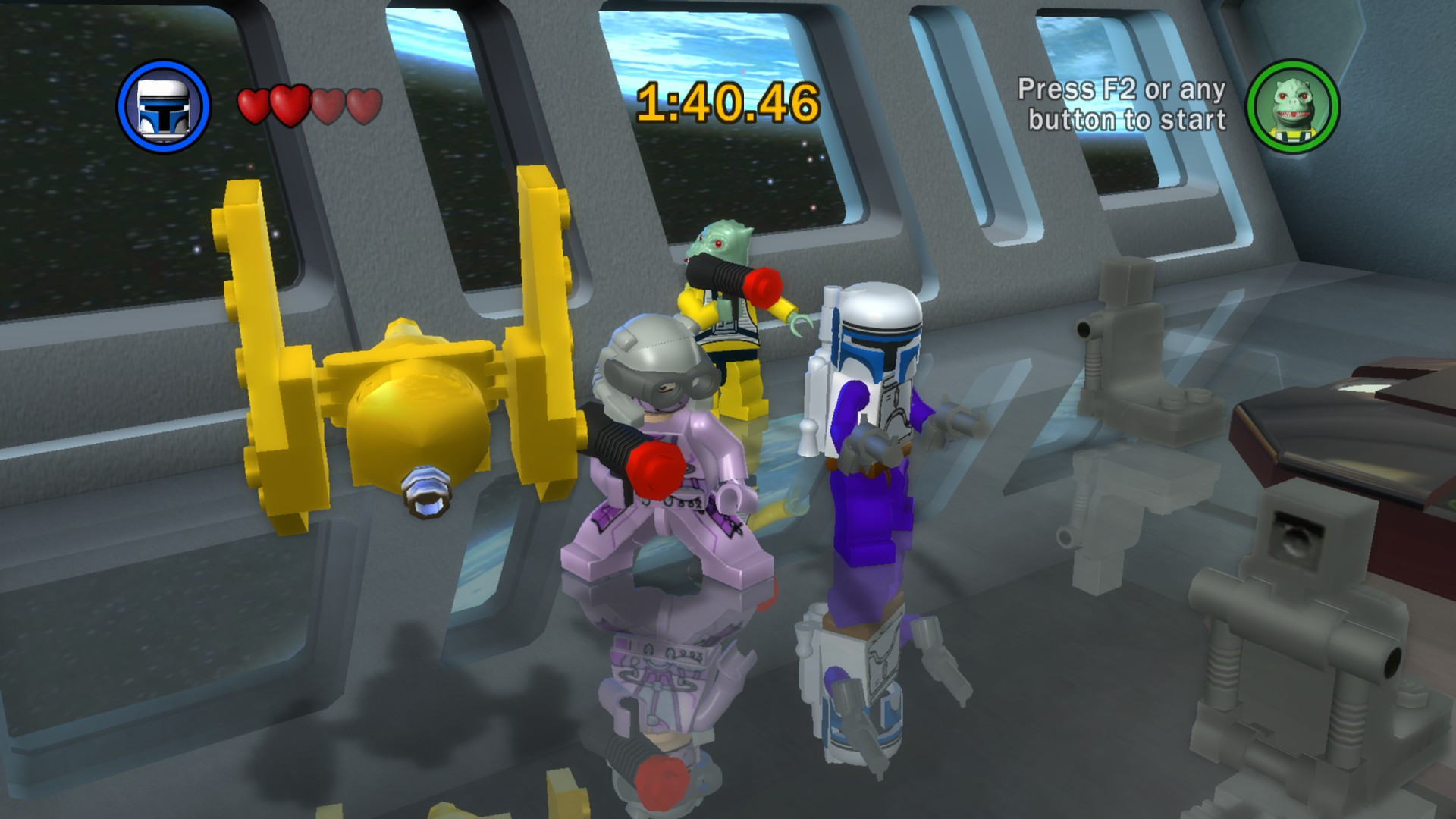Click the timer showing 1:40.46
This screenshot has width=1456, height=819.
click(728, 102)
